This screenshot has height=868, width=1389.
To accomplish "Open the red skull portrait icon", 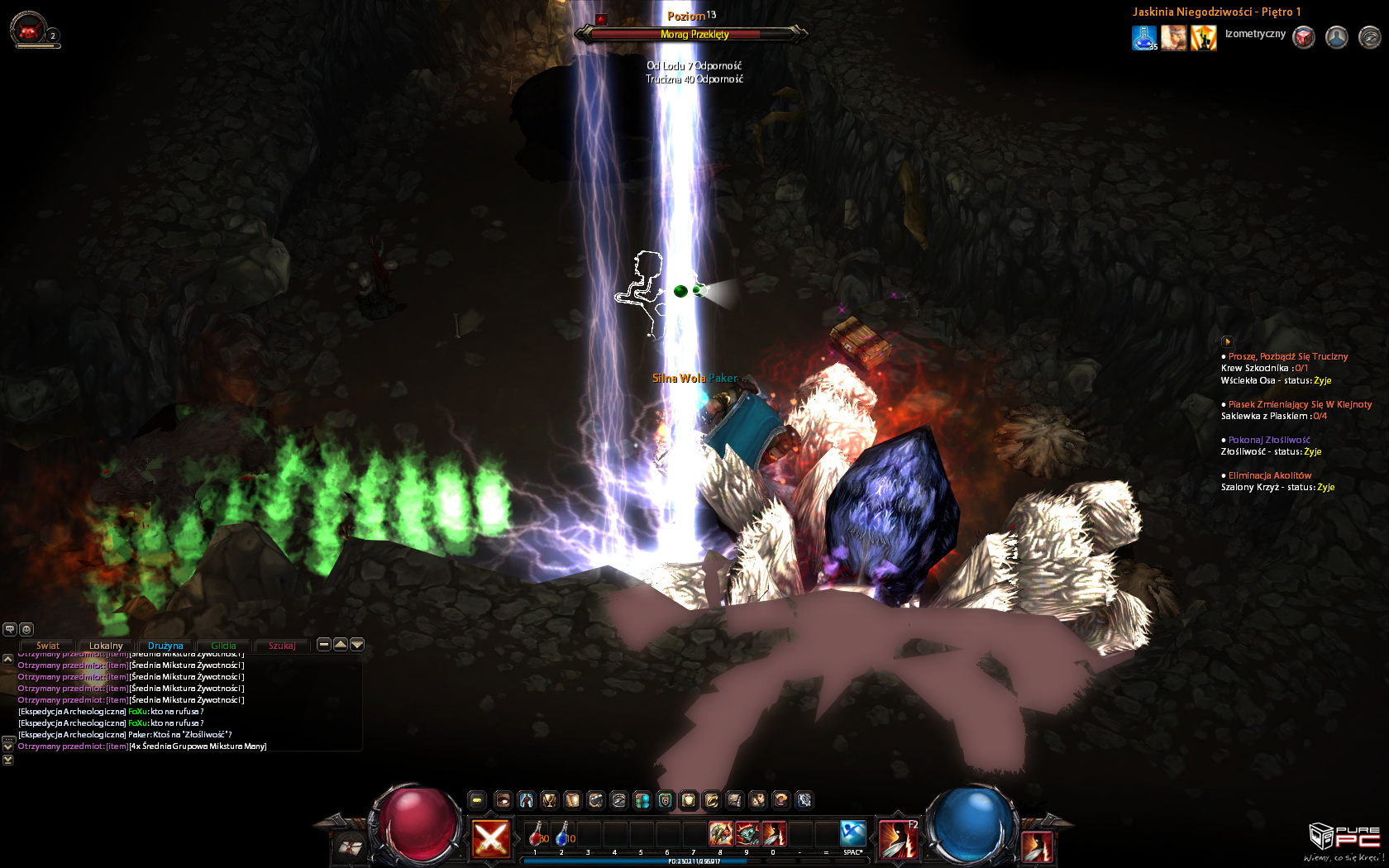I will click(x=29, y=31).
